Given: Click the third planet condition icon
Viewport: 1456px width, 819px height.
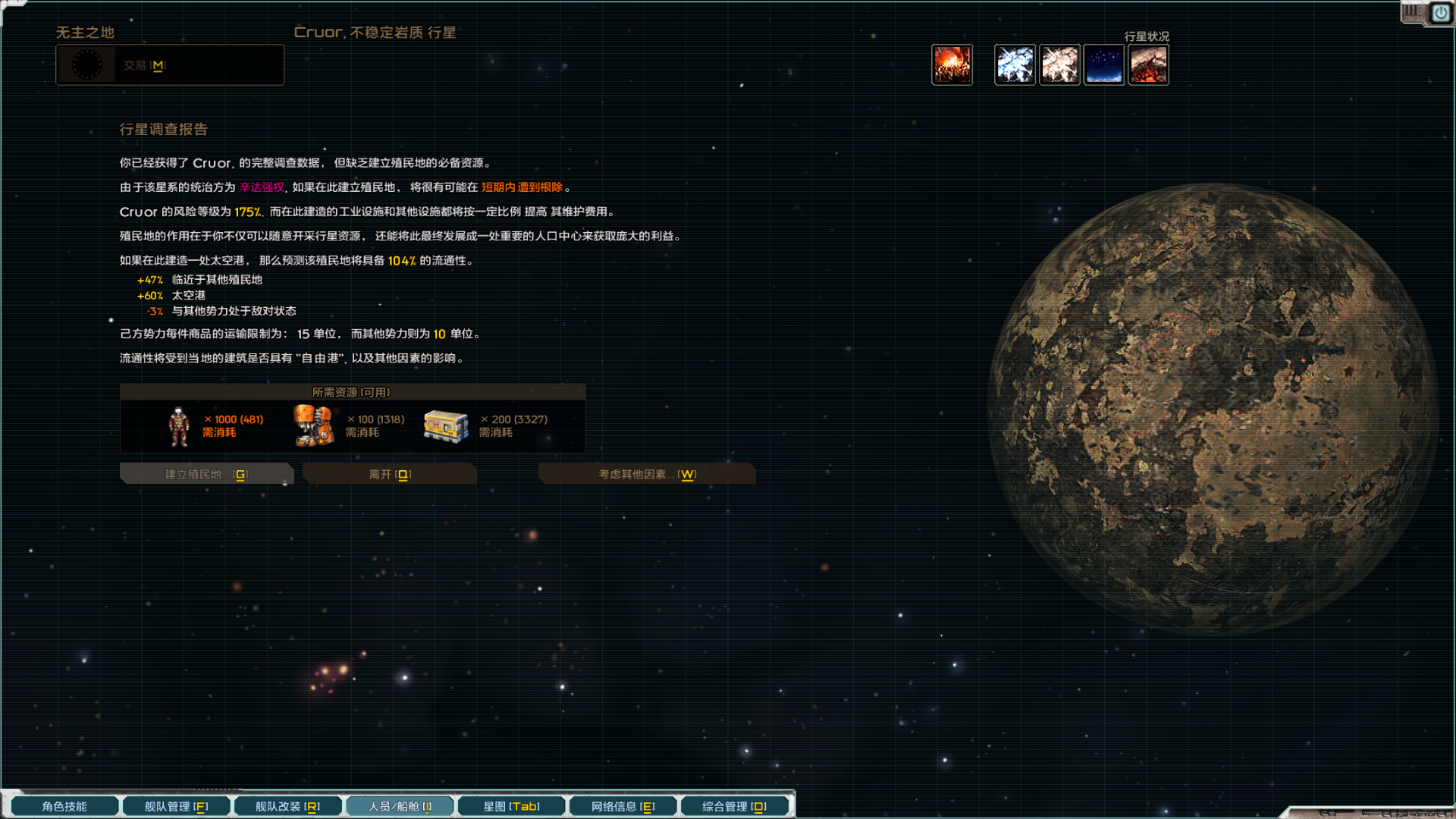Looking at the screenshot, I should (1060, 64).
